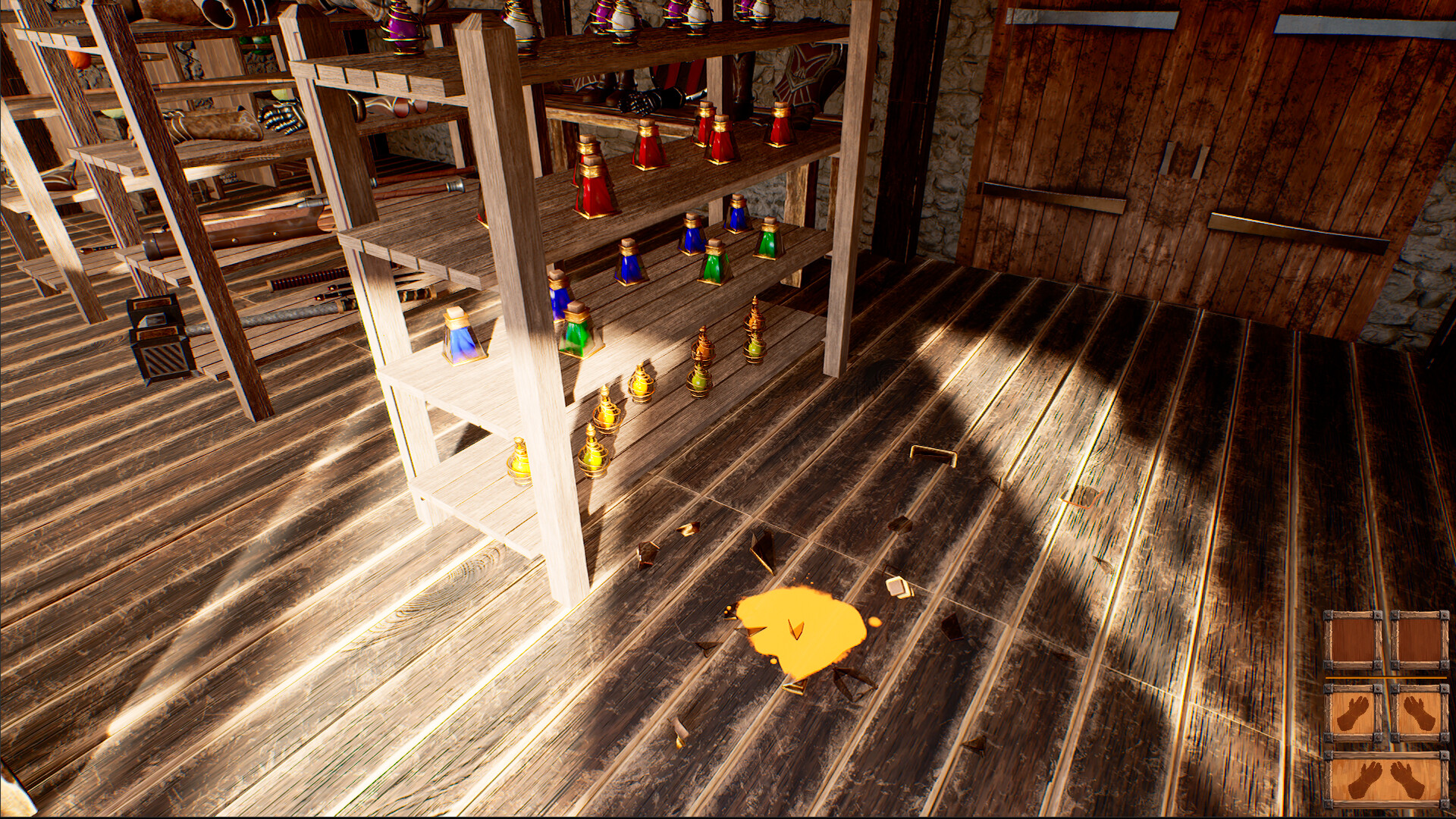
Task: Grab a blue potion bottle
Action: point(629,265)
